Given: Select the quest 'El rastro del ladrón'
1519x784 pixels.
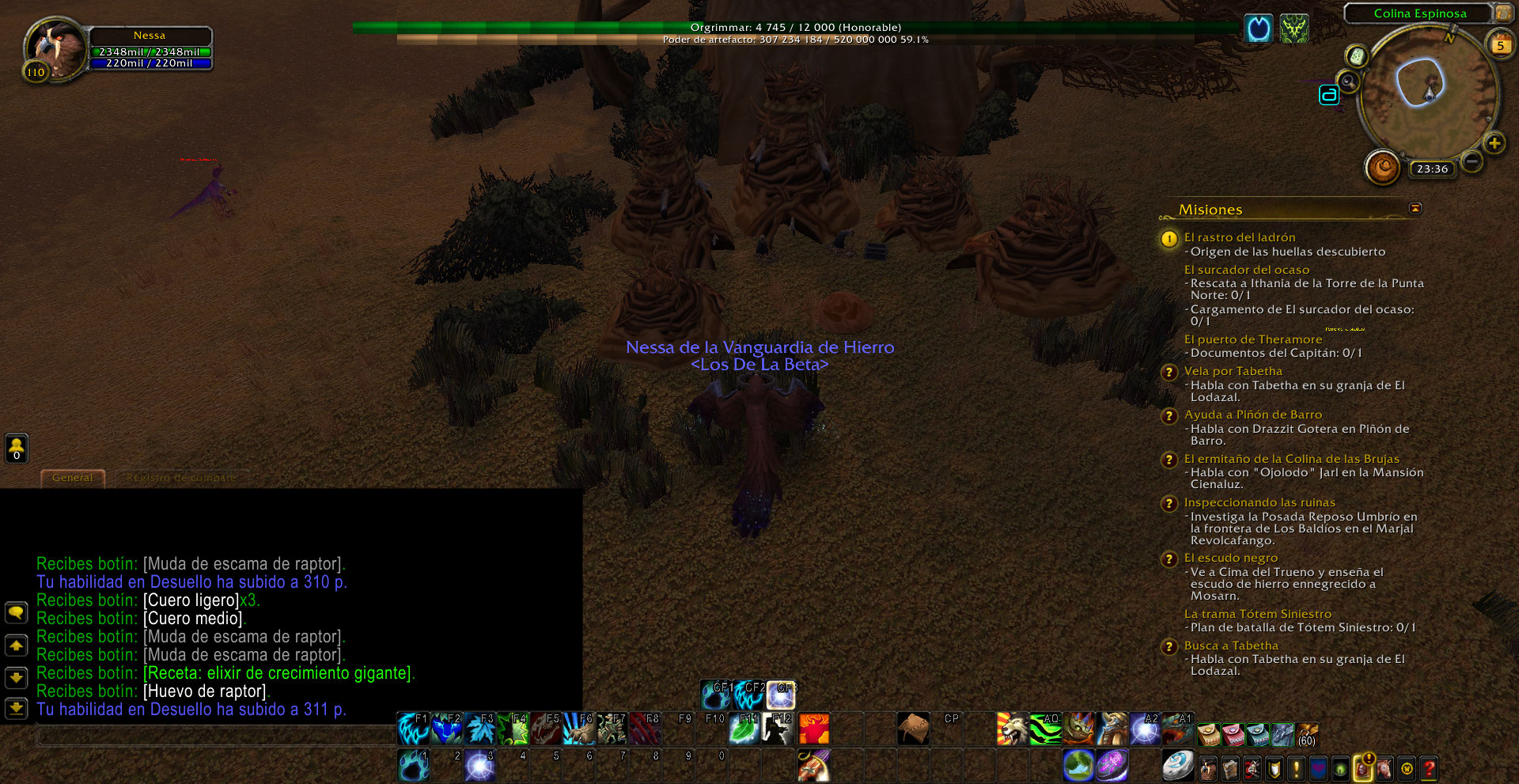Looking at the screenshot, I should (x=1239, y=237).
